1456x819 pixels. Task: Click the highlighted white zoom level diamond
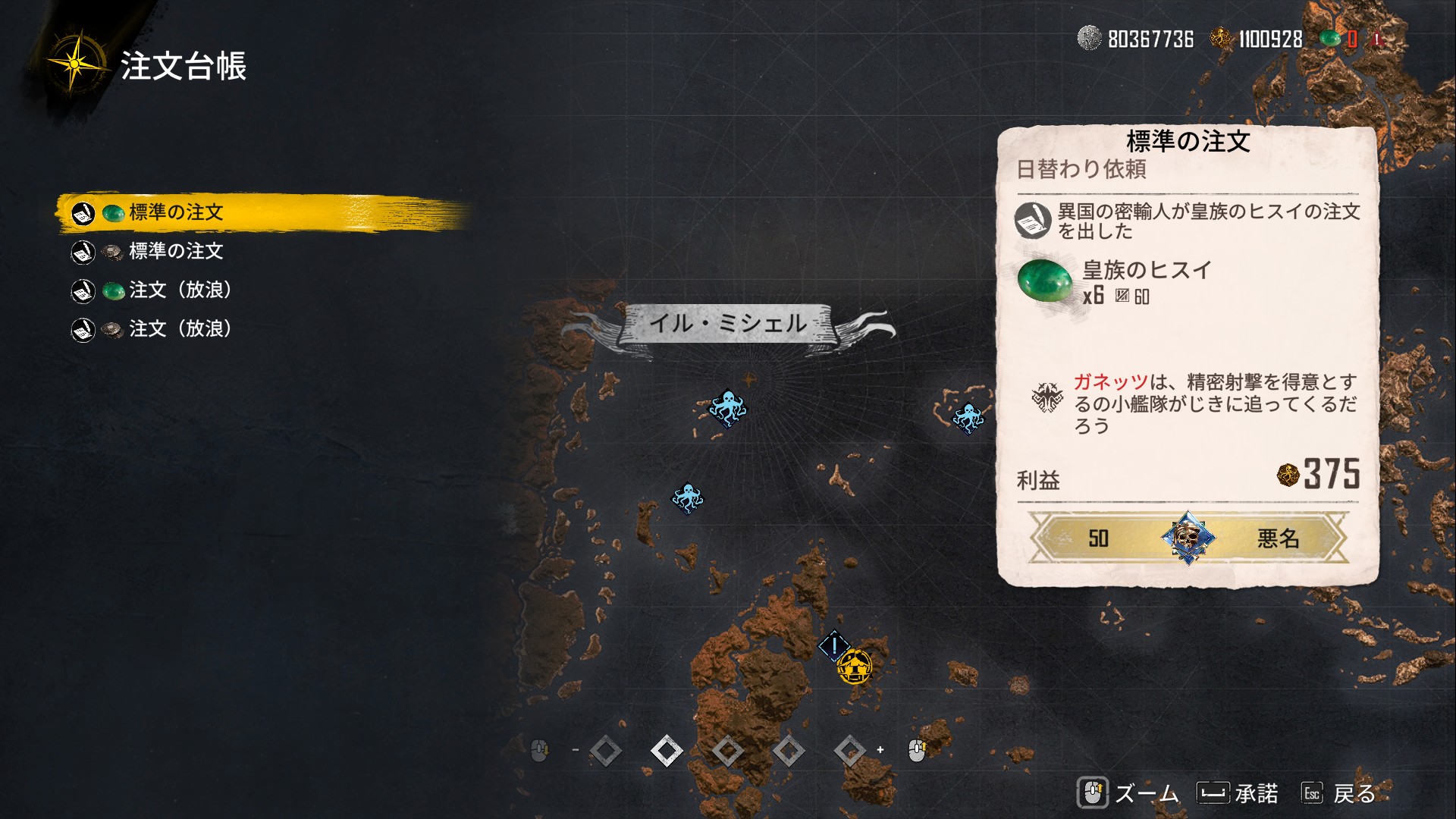(667, 751)
